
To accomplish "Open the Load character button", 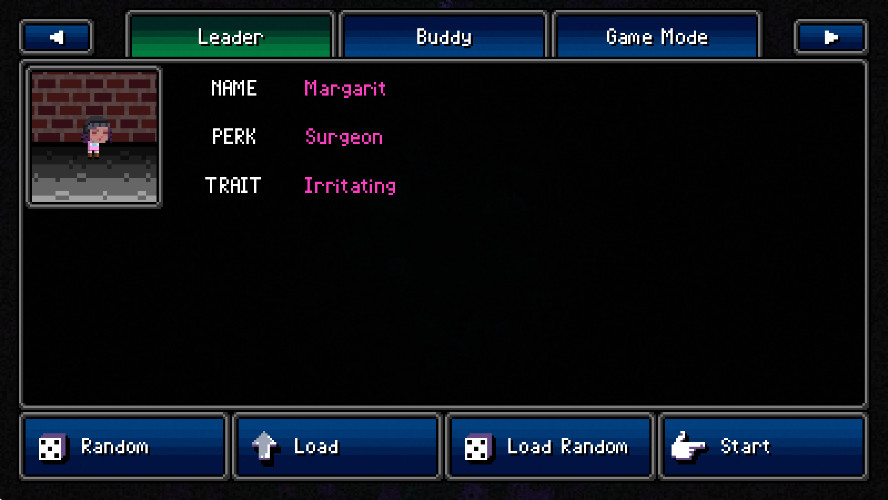I will click(x=336, y=446).
